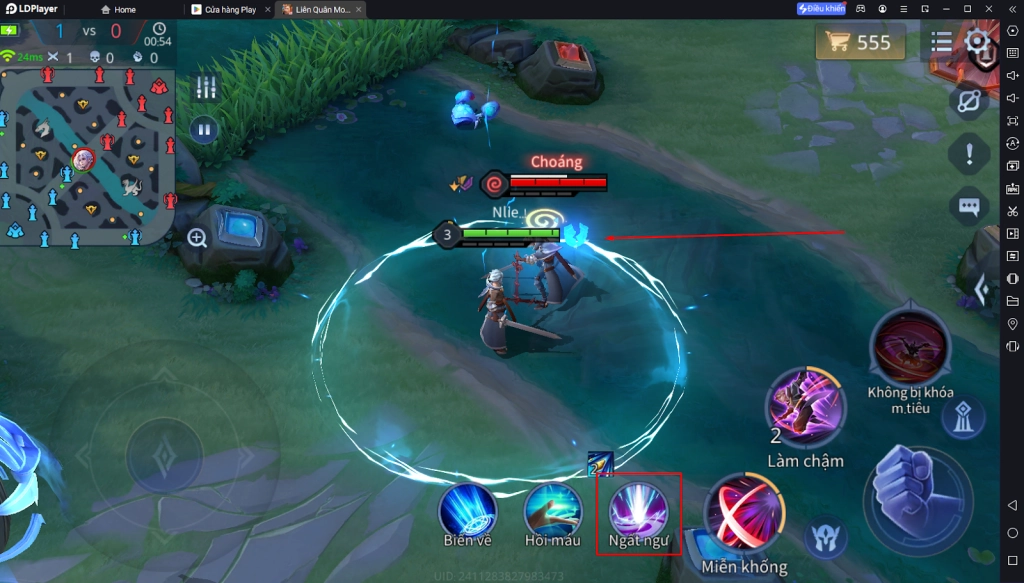Level up the skill via plus icon
1024x583 pixels.
[600, 463]
